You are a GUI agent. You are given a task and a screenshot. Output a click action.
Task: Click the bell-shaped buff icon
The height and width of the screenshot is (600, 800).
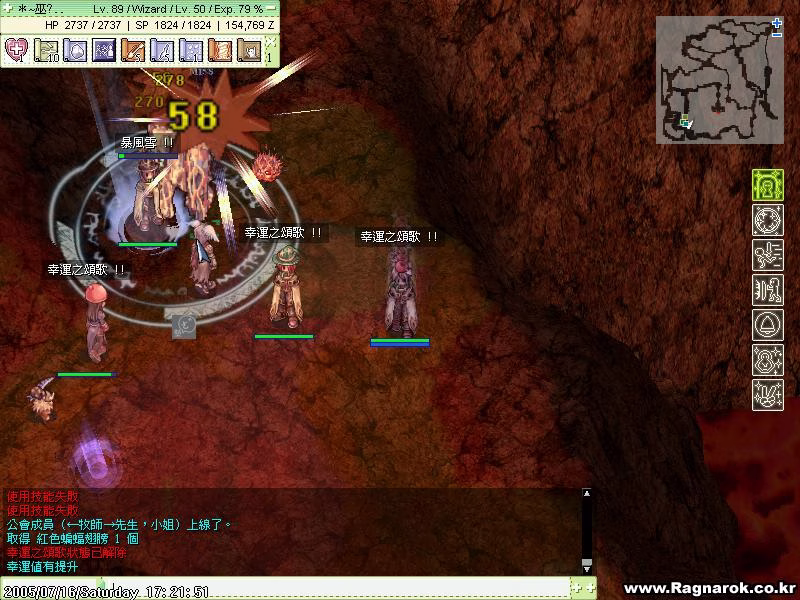pyautogui.click(x=768, y=325)
